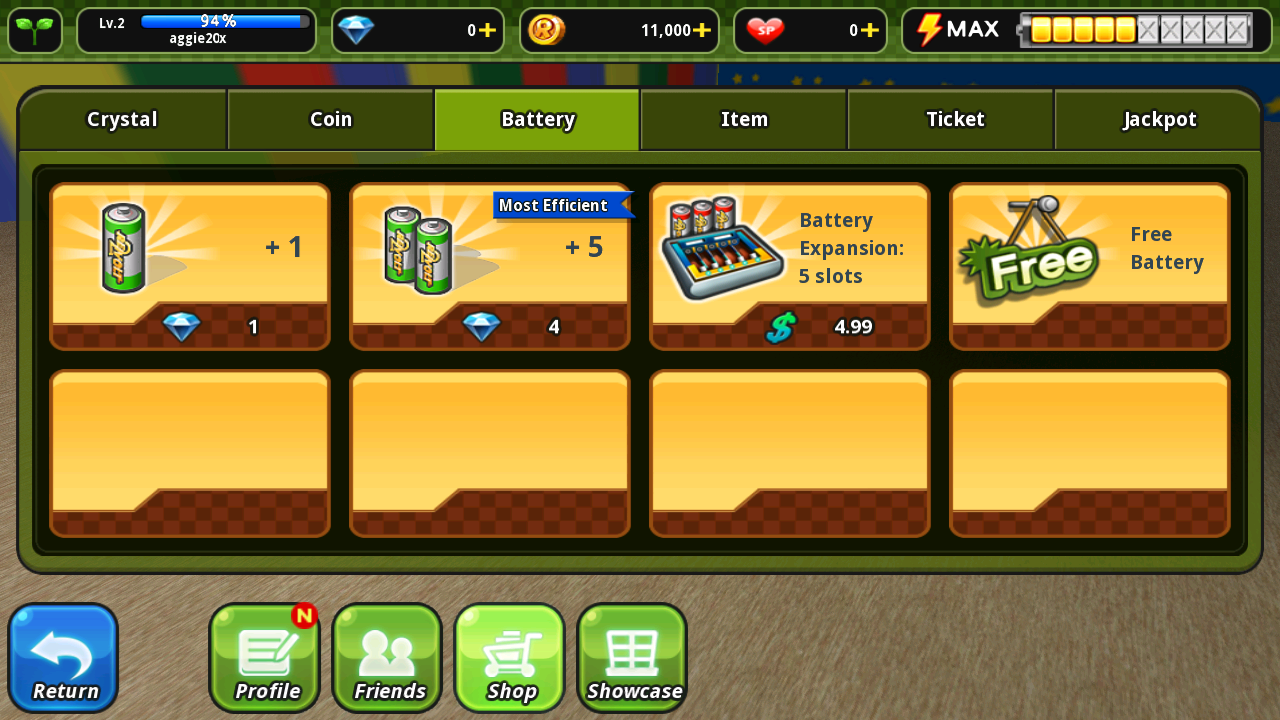Screen dimensions: 1280x720
Task: Claim the Free Battery offer
Action: 1090,266
